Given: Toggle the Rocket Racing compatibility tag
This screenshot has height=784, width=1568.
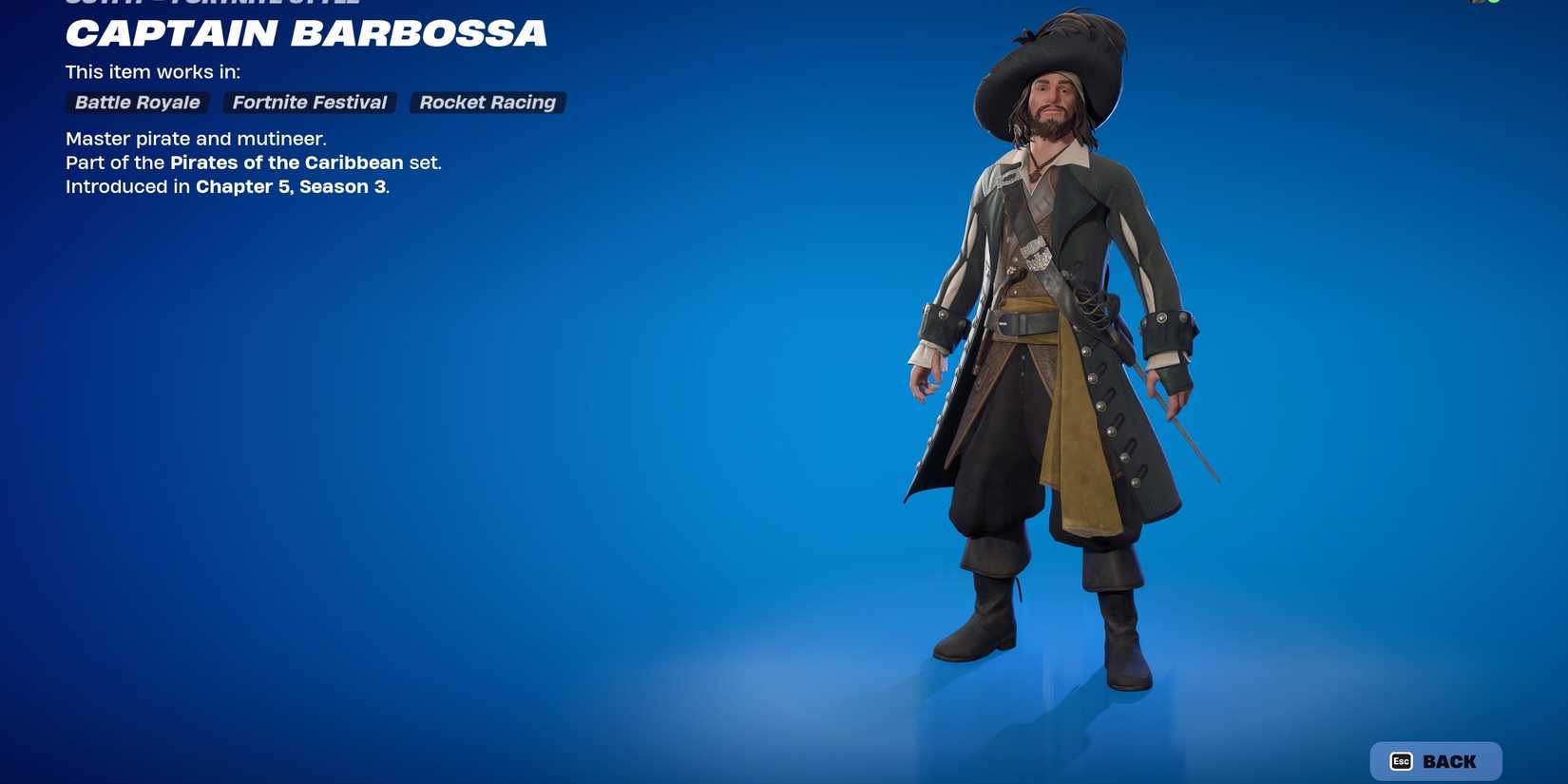Looking at the screenshot, I should 488,103.
